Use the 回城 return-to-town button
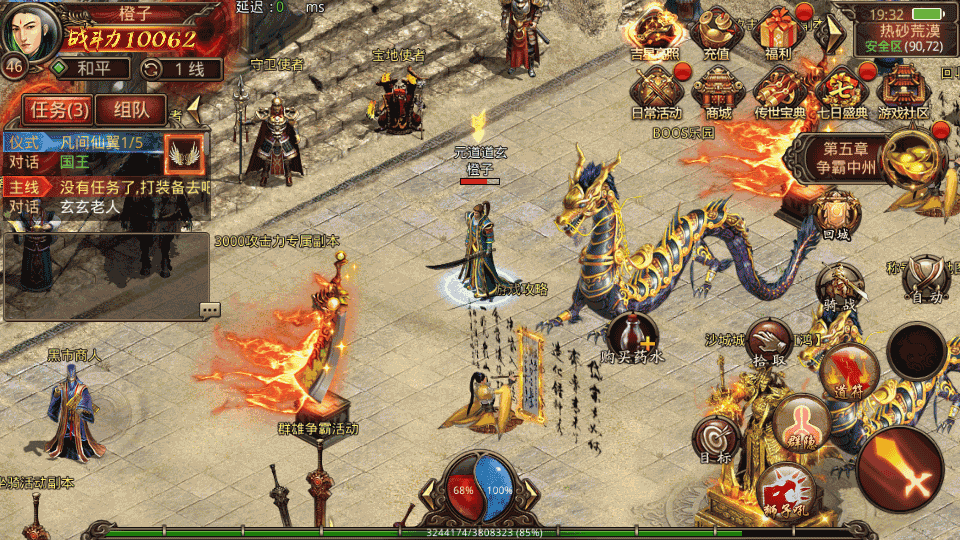The image size is (960, 540). point(835,214)
